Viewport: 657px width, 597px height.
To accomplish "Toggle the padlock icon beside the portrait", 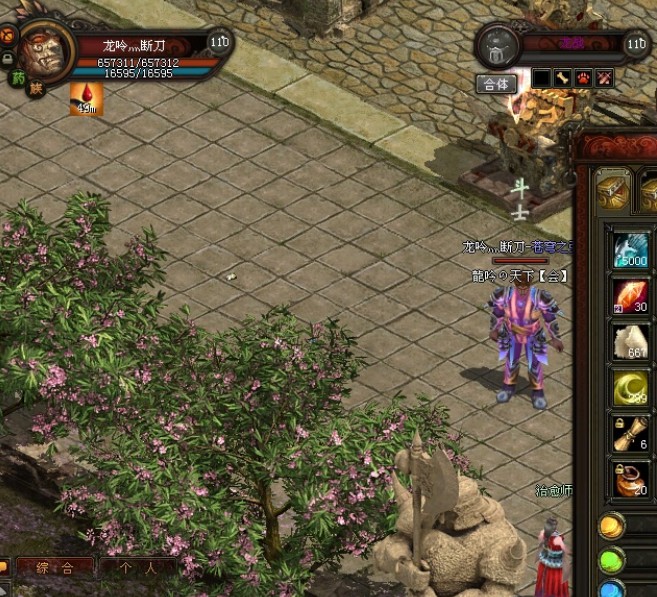I will tap(7, 58).
